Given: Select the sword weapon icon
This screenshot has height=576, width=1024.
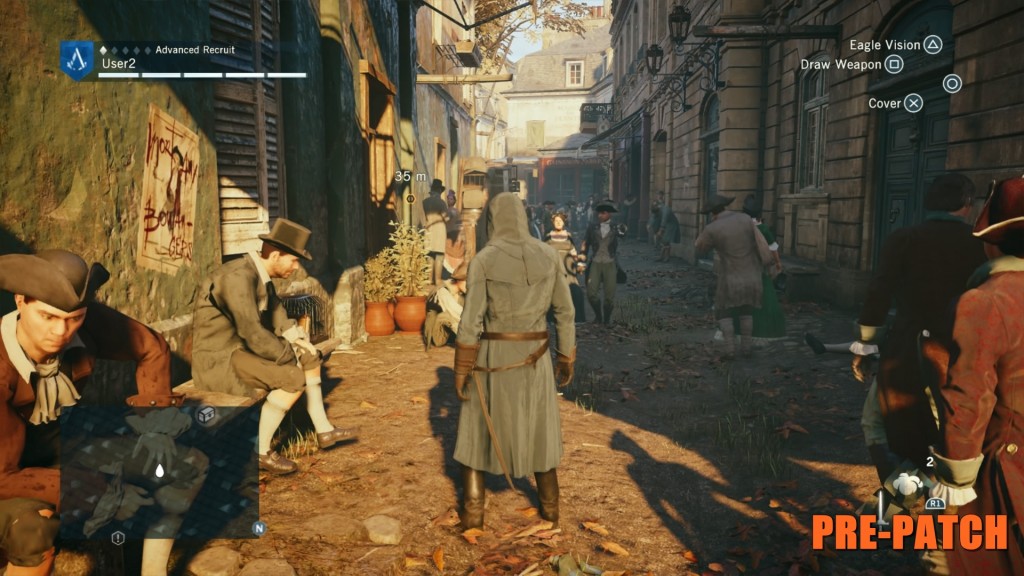Looking at the screenshot, I should click(880, 506).
